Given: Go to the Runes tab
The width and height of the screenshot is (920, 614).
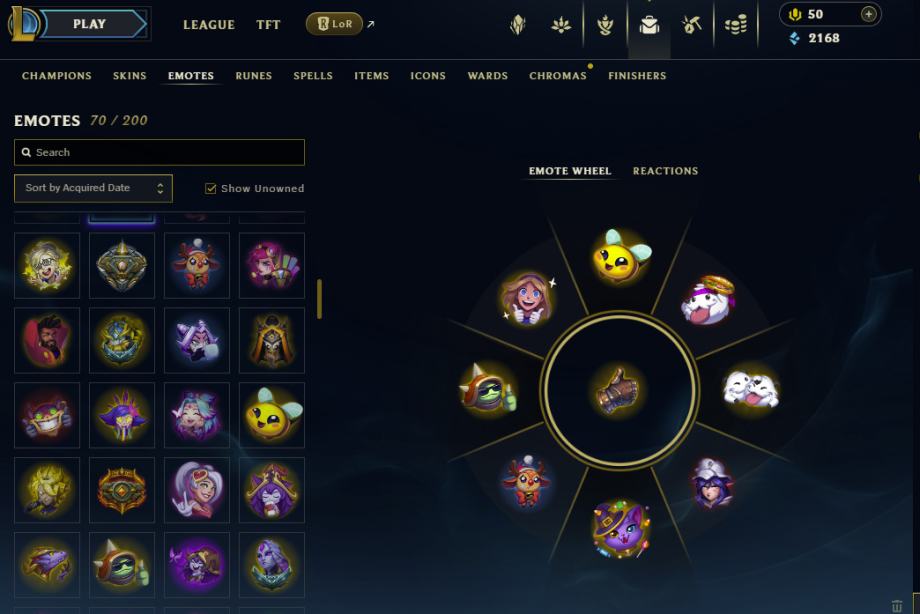Looking at the screenshot, I should tap(254, 76).
